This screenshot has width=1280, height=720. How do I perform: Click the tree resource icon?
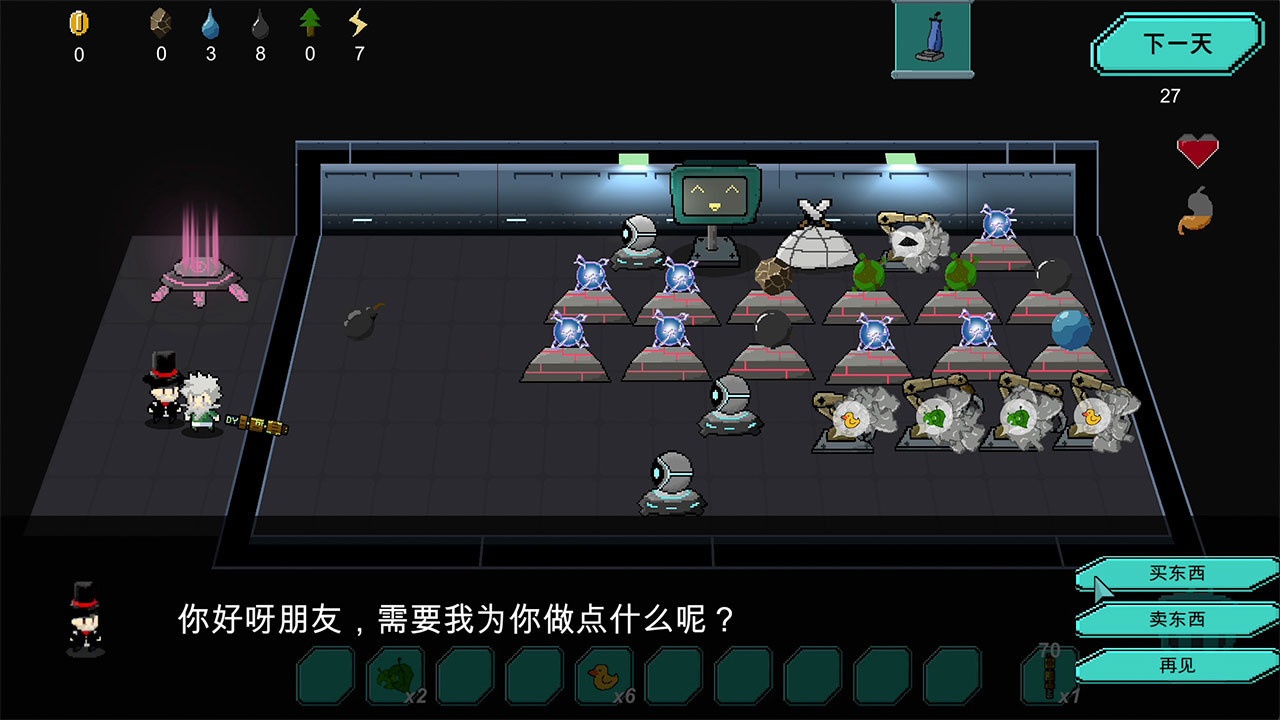coord(309,22)
